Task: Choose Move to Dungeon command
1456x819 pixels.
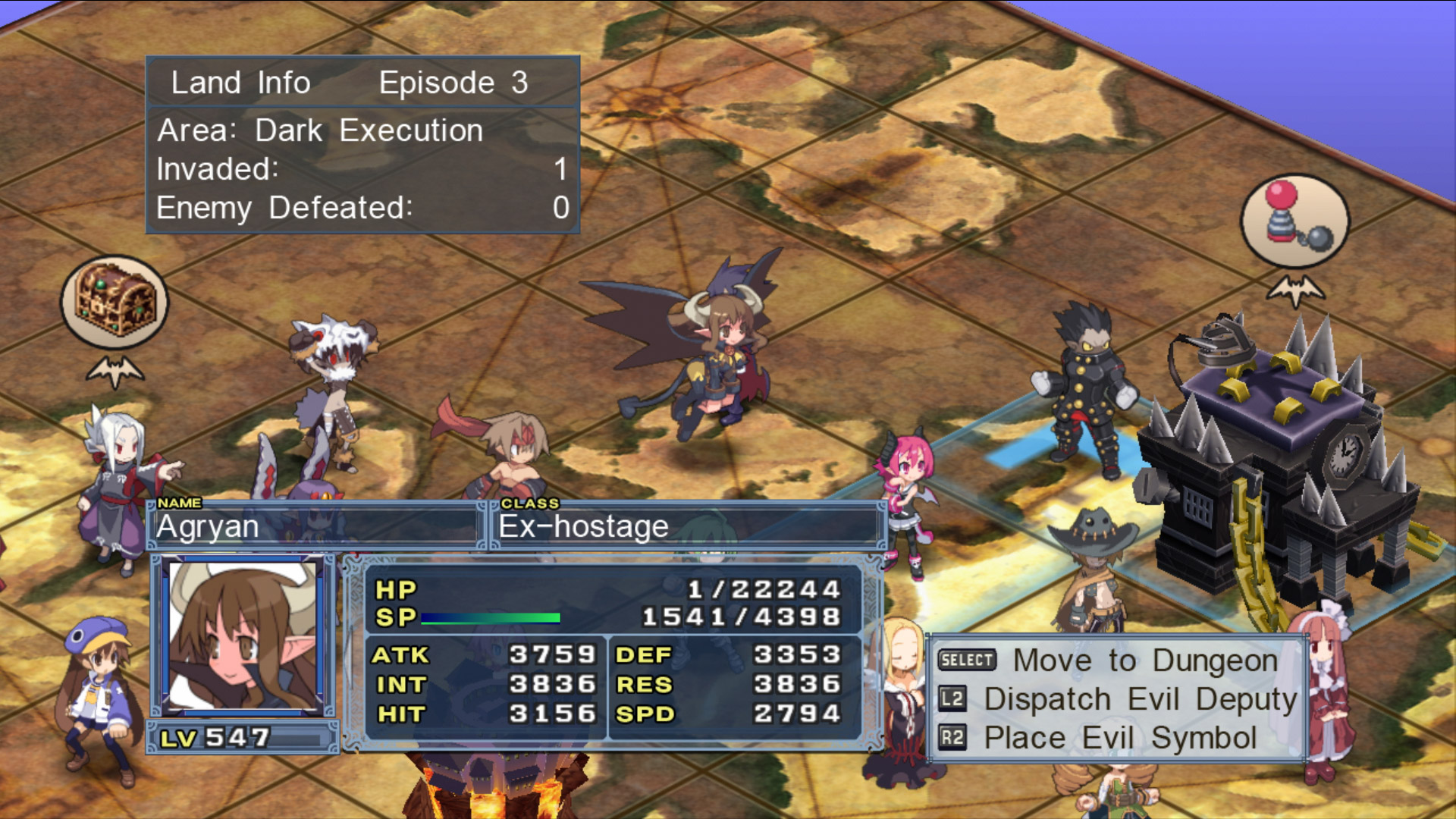Action: pos(1144,661)
